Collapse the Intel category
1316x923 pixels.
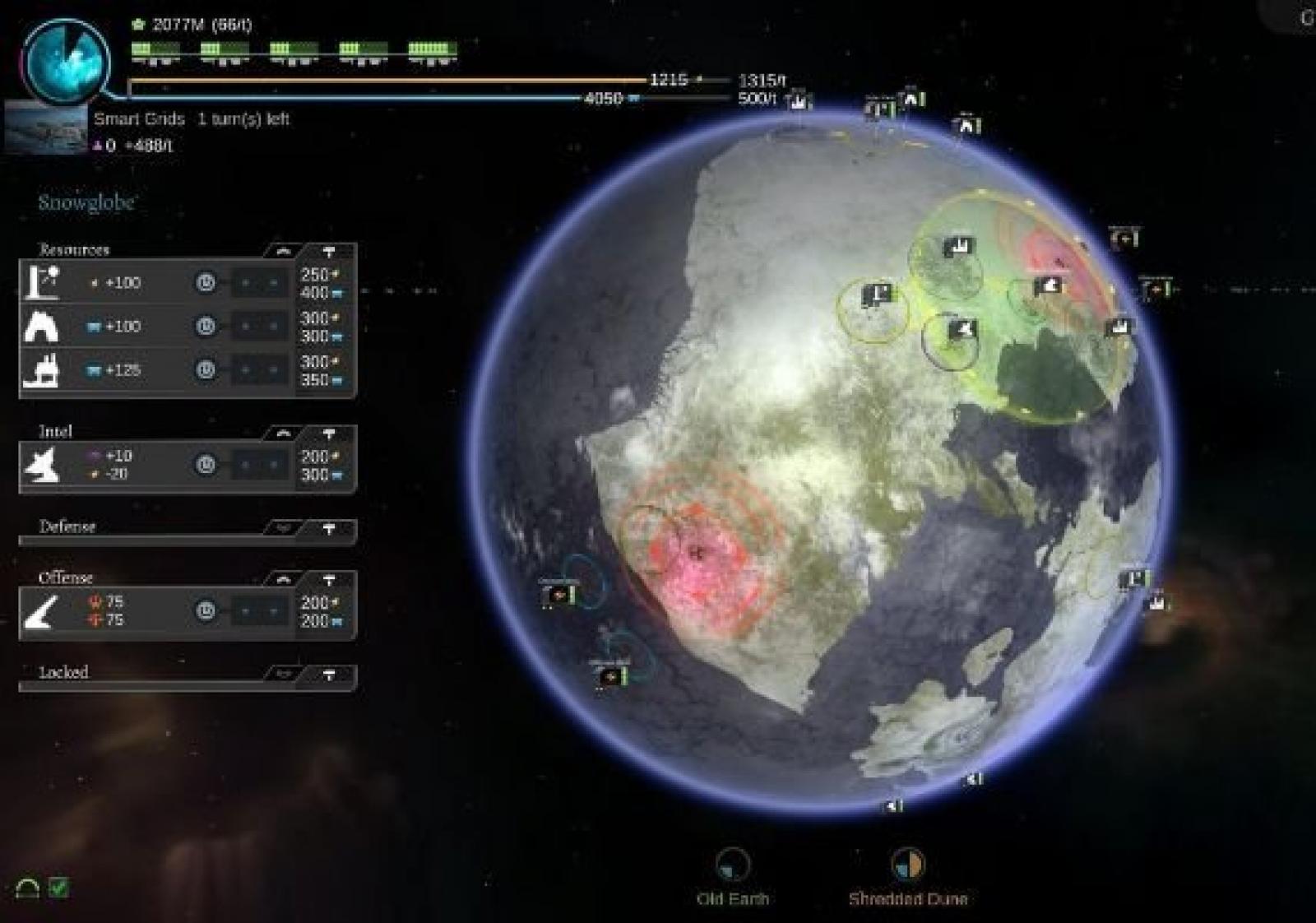(x=283, y=433)
